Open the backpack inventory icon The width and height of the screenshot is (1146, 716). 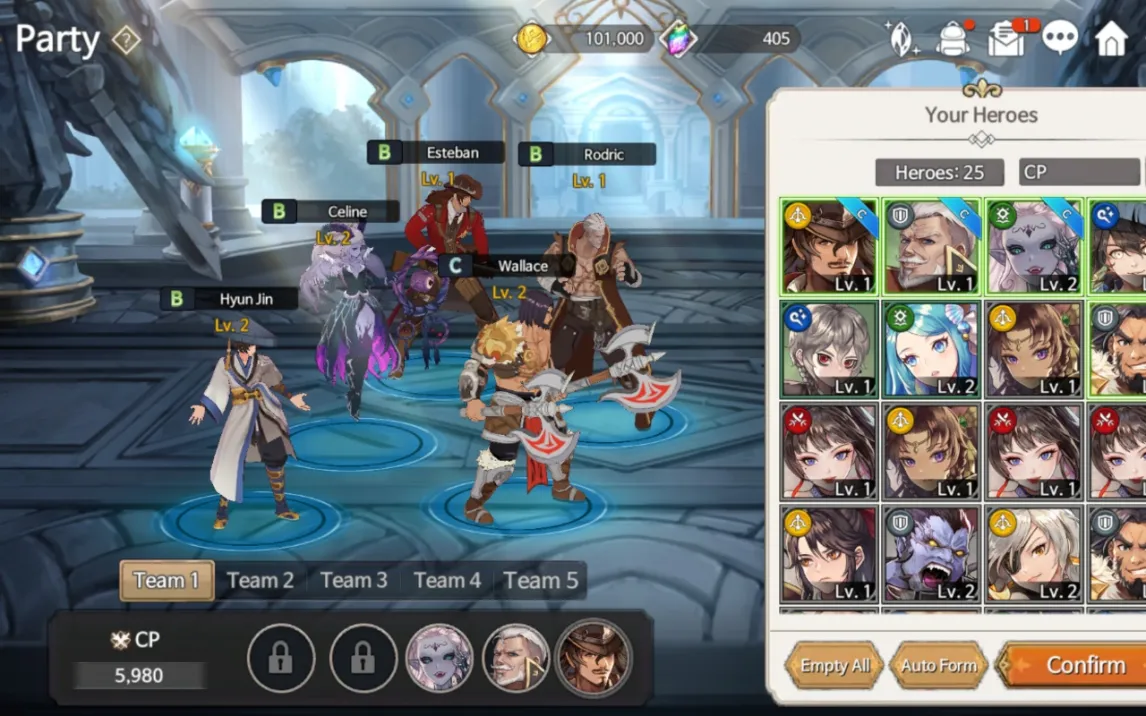point(954,39)
